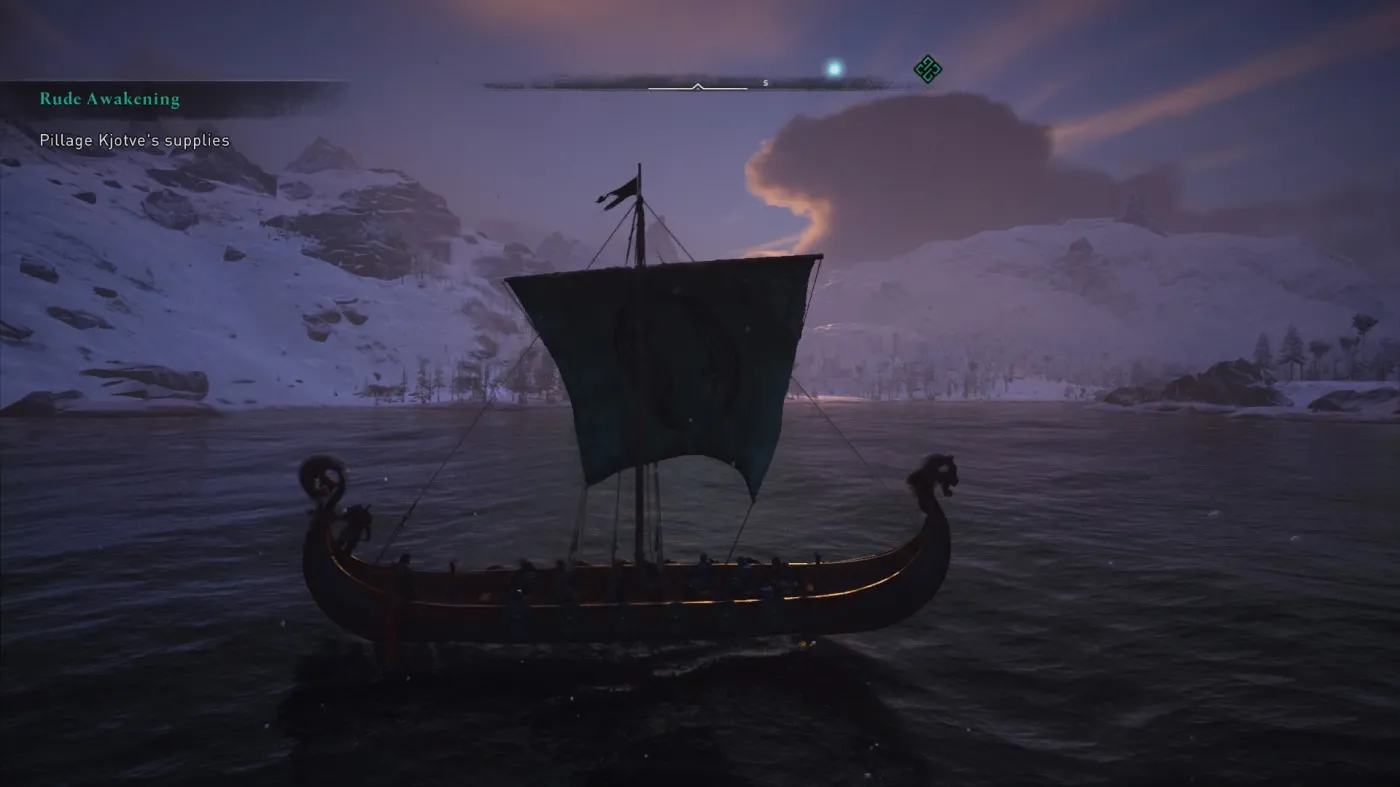Select the heading chevron on the compass bar
The height and width of the screenshot is (787, 1400).
pos(697,86)
